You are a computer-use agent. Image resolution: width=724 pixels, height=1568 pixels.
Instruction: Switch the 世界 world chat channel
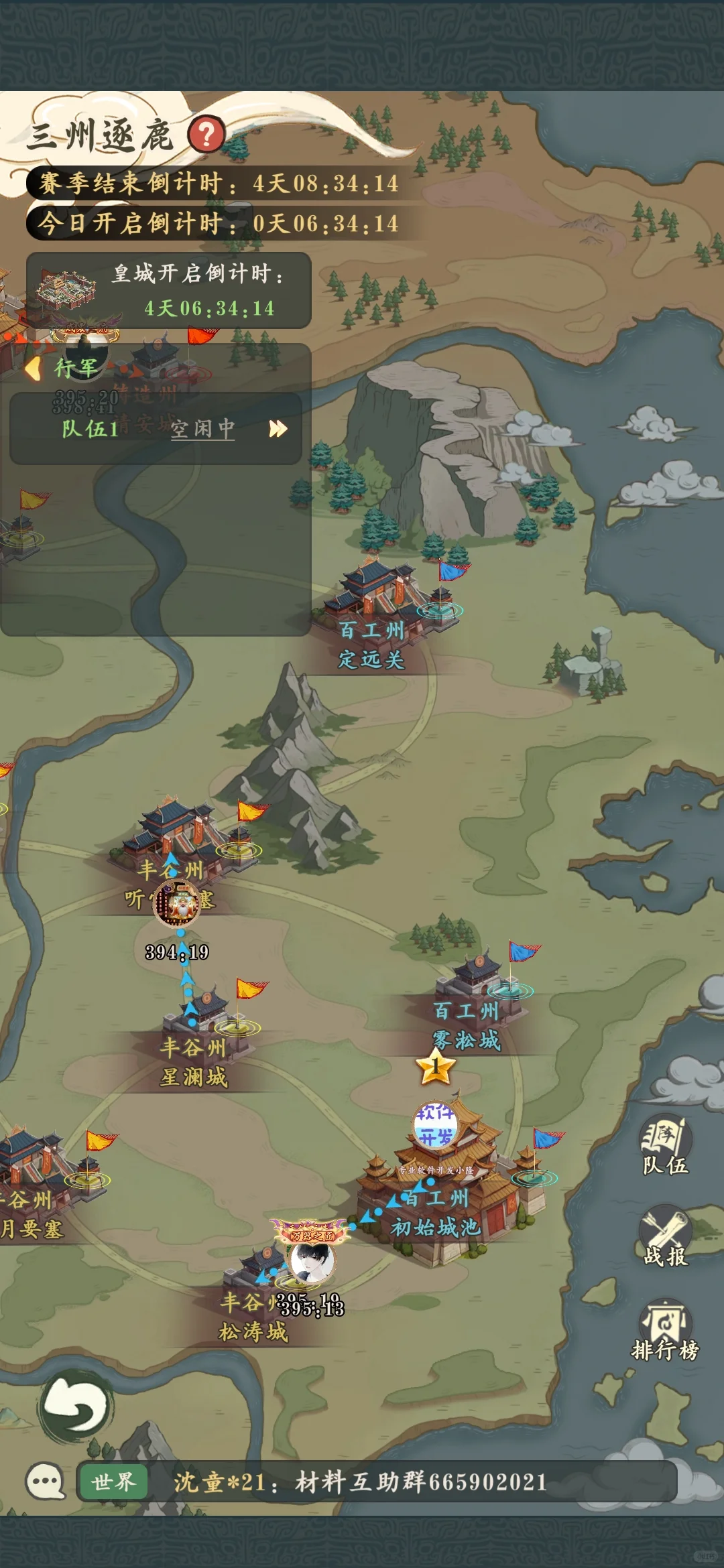pyautogui.click(x=113, y=1482)
